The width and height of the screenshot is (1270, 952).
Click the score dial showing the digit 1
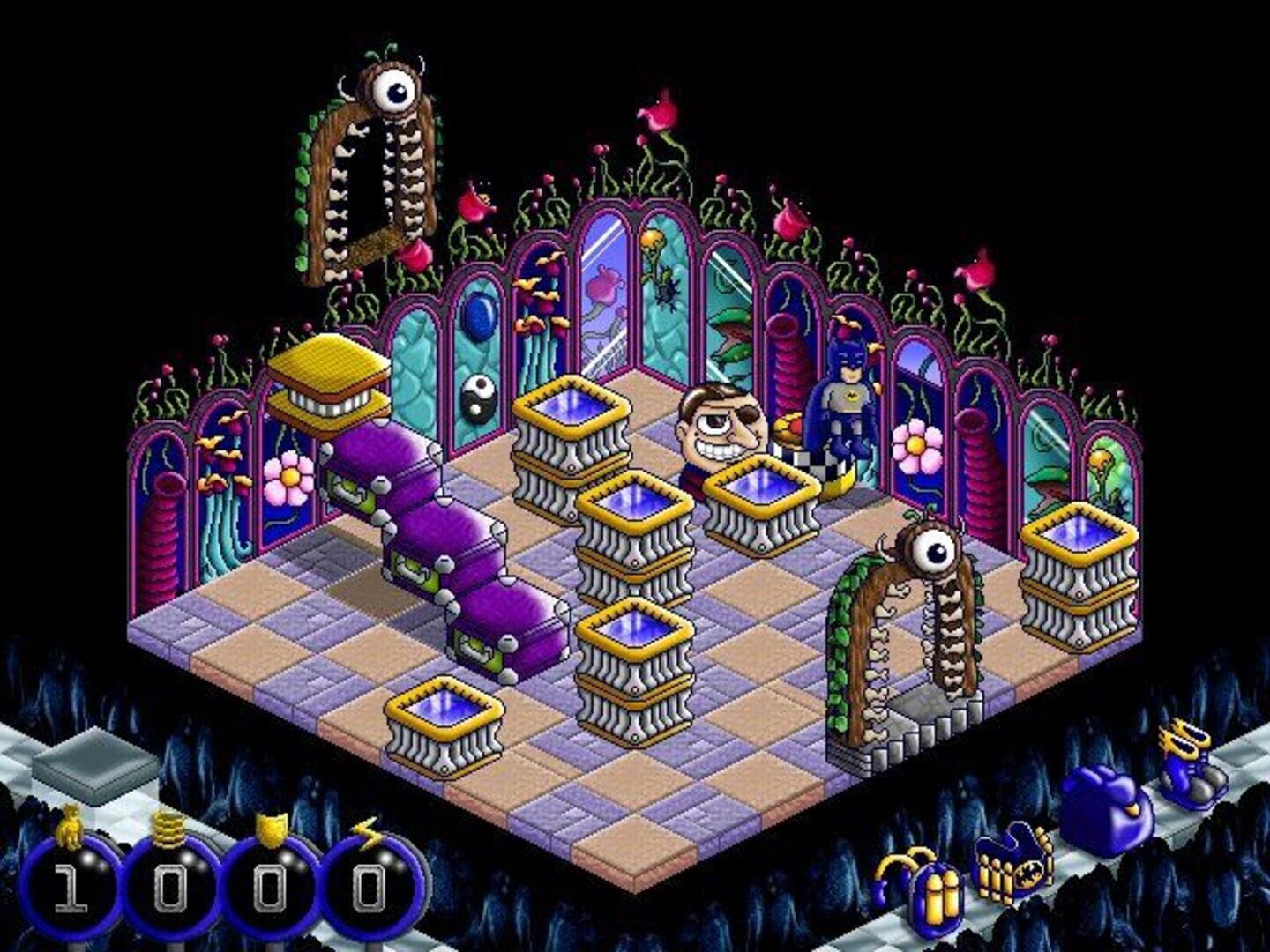pos(69,886)
